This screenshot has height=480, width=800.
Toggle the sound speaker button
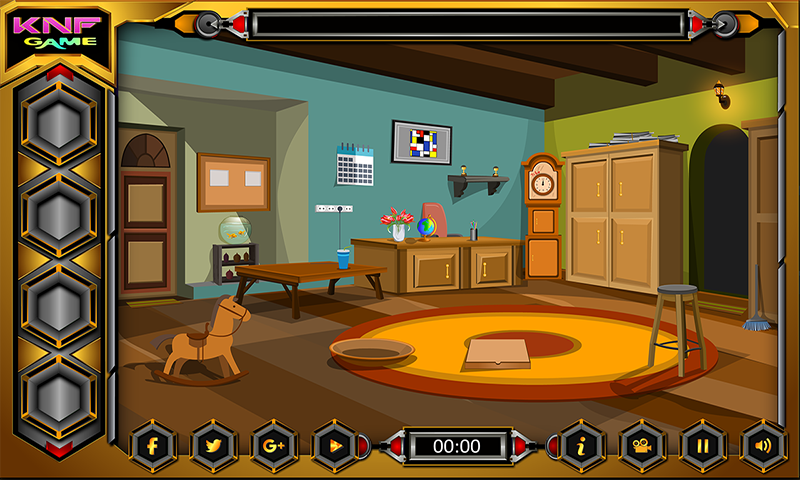coord(764,446)
